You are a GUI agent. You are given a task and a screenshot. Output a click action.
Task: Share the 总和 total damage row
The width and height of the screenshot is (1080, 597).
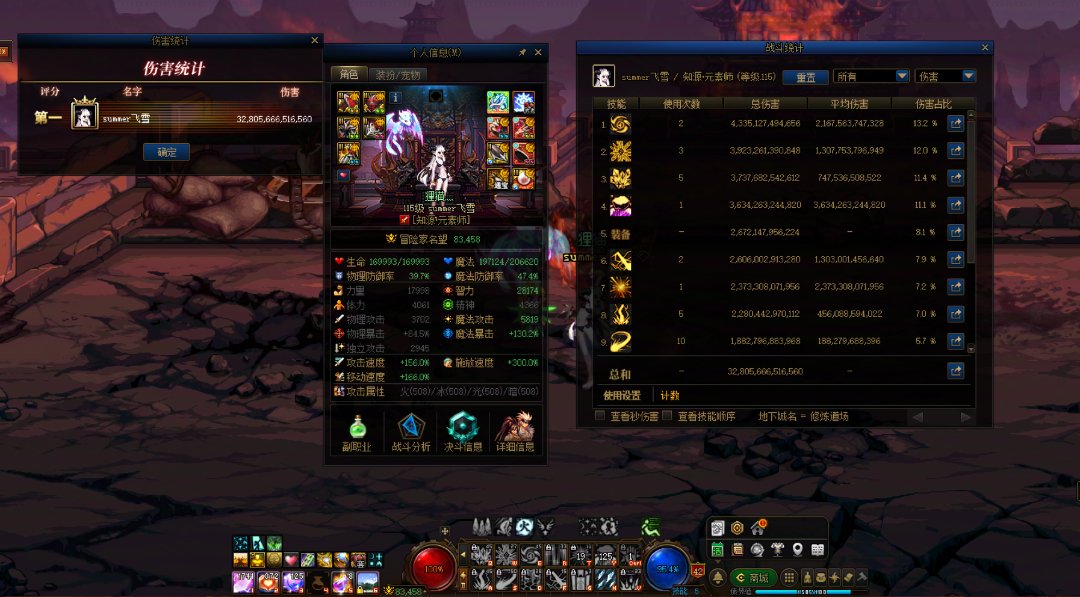tap(956, 371)
